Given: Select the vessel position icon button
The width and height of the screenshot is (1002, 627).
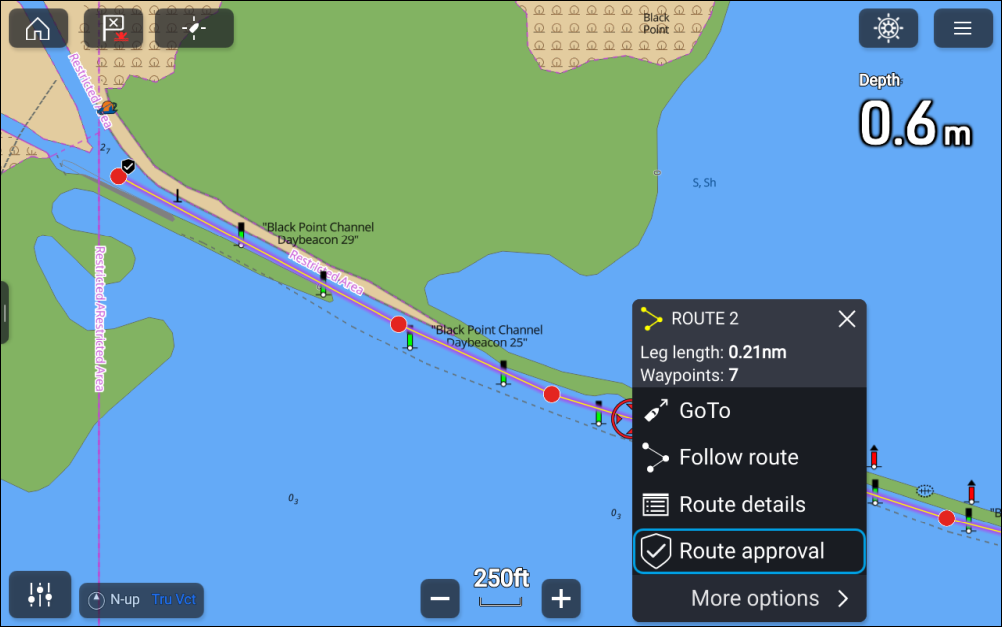Looking at the screenshot, I should [194, 28].
